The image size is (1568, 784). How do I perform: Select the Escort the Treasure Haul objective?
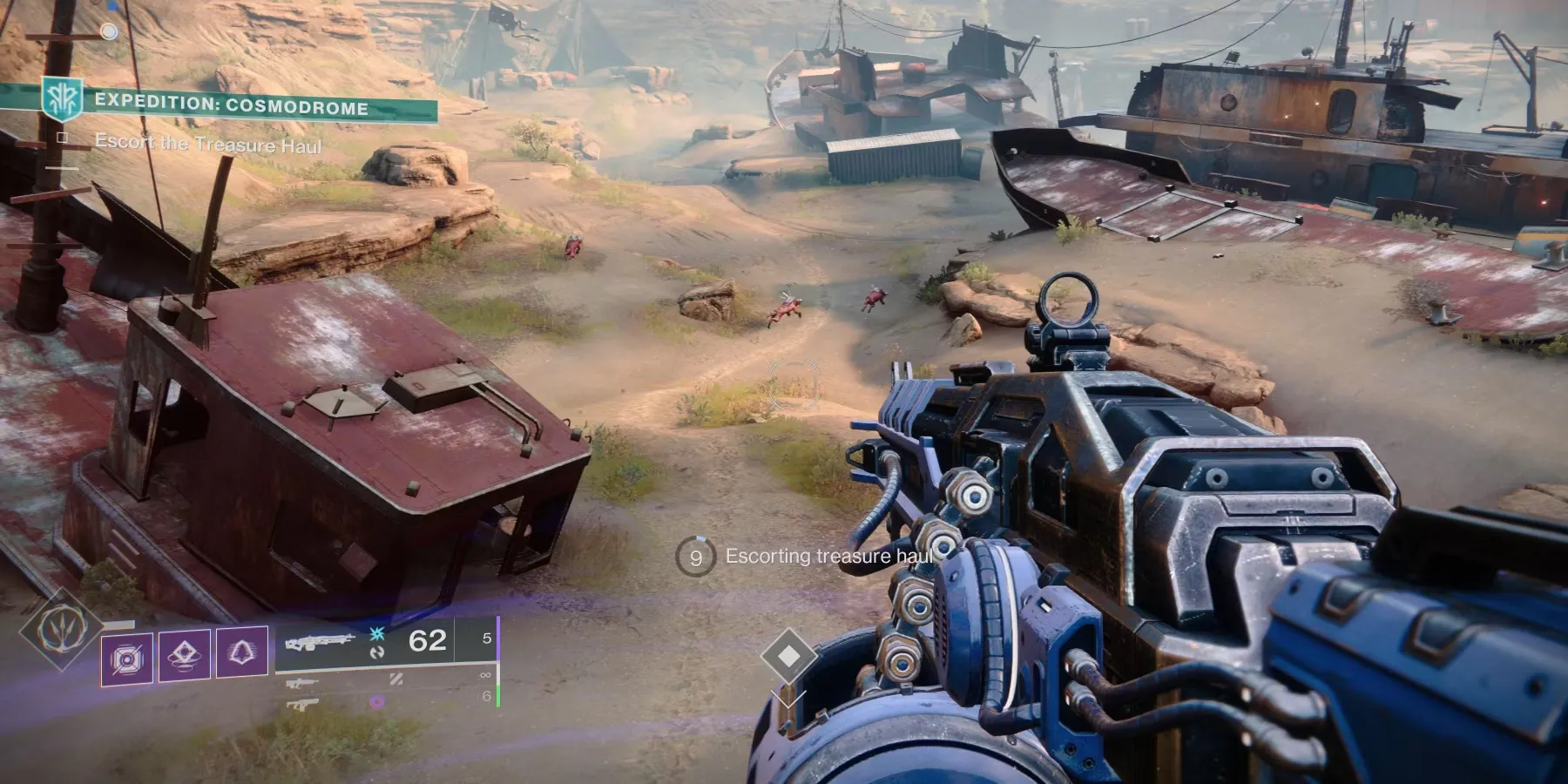[x=208, y=143]
